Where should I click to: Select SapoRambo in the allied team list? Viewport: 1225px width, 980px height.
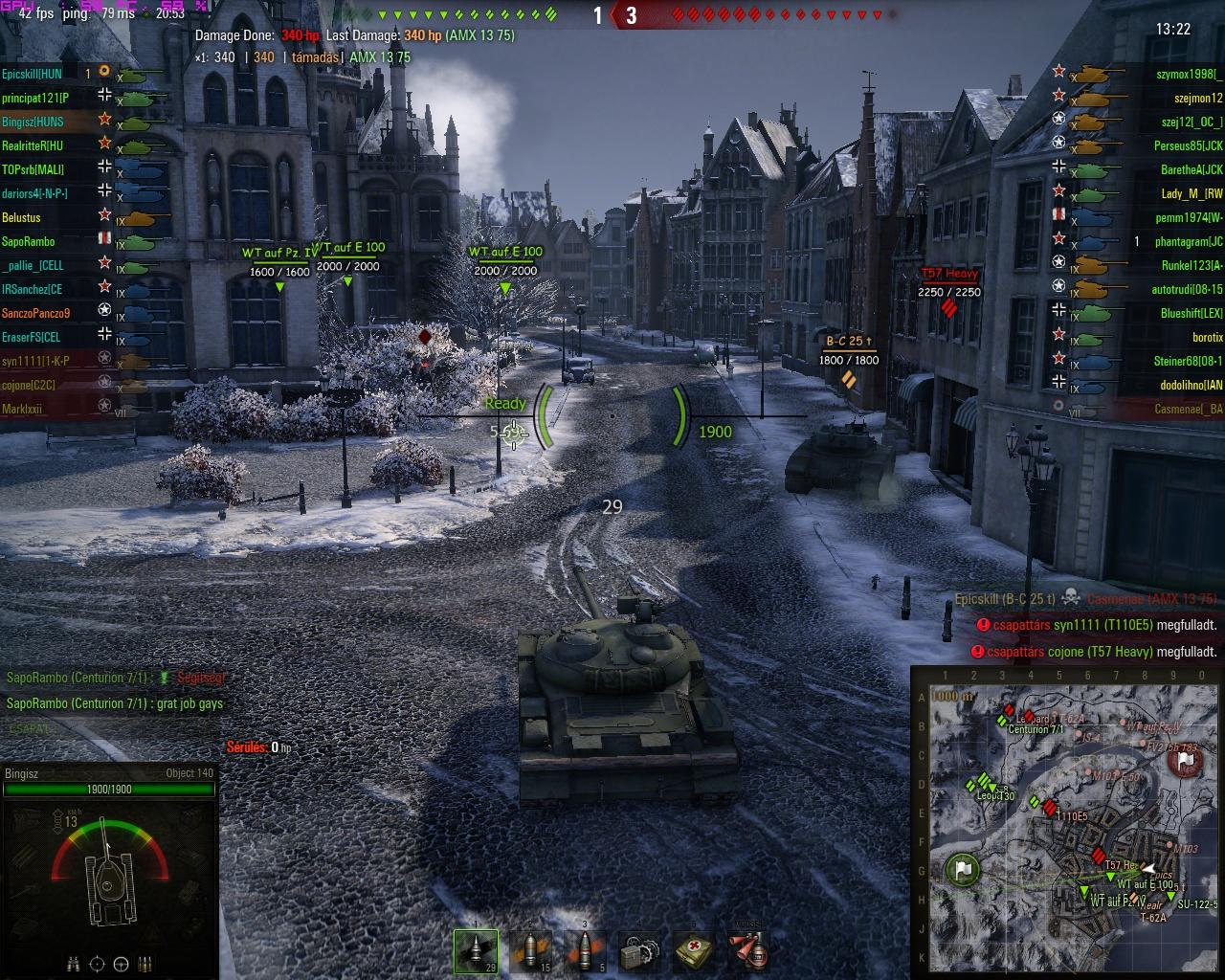click(x=29, y=242)
